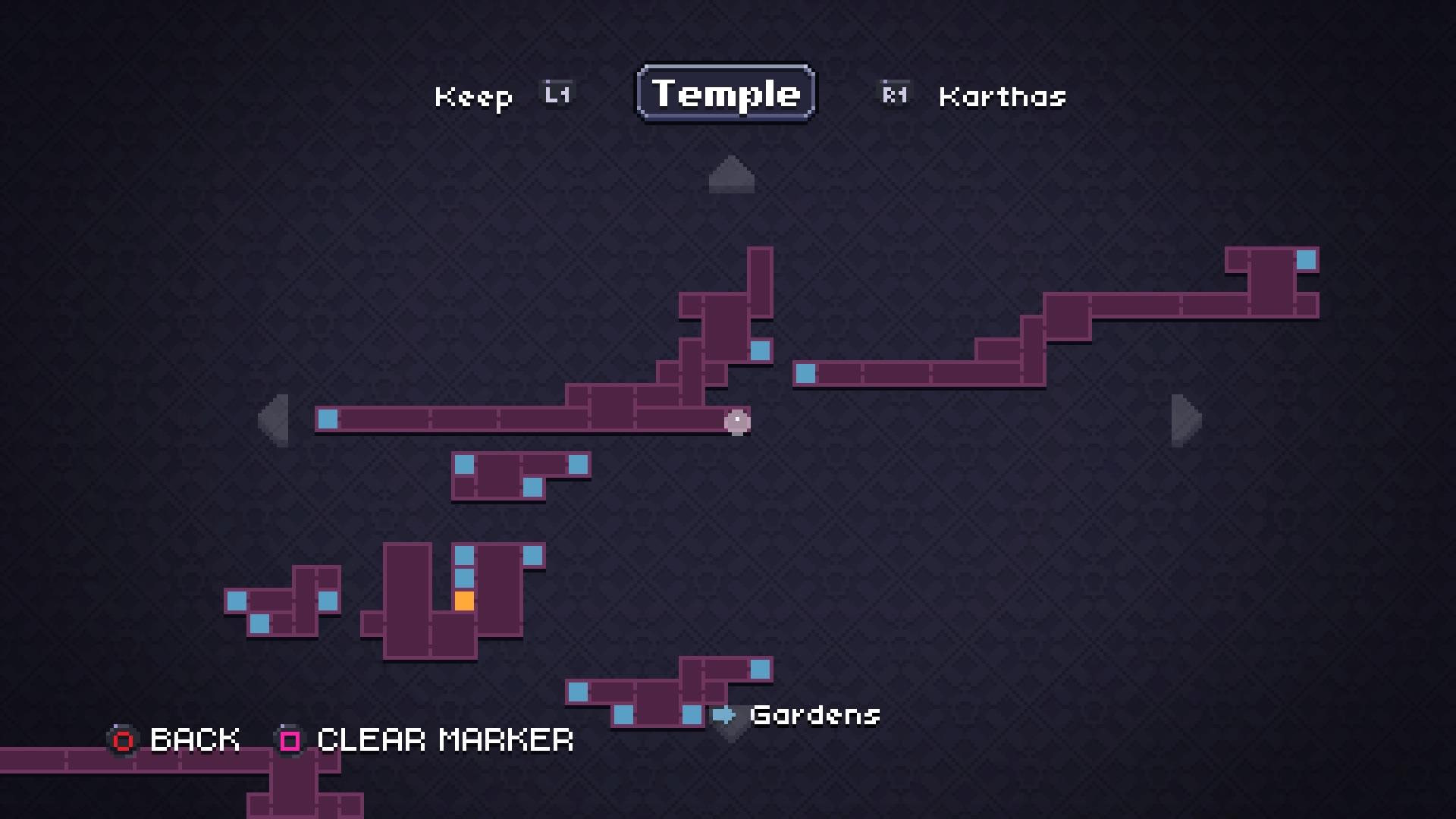Click the player position marker on map
The width and height of the screenshot is (1456, 819).
coord(737,422)
